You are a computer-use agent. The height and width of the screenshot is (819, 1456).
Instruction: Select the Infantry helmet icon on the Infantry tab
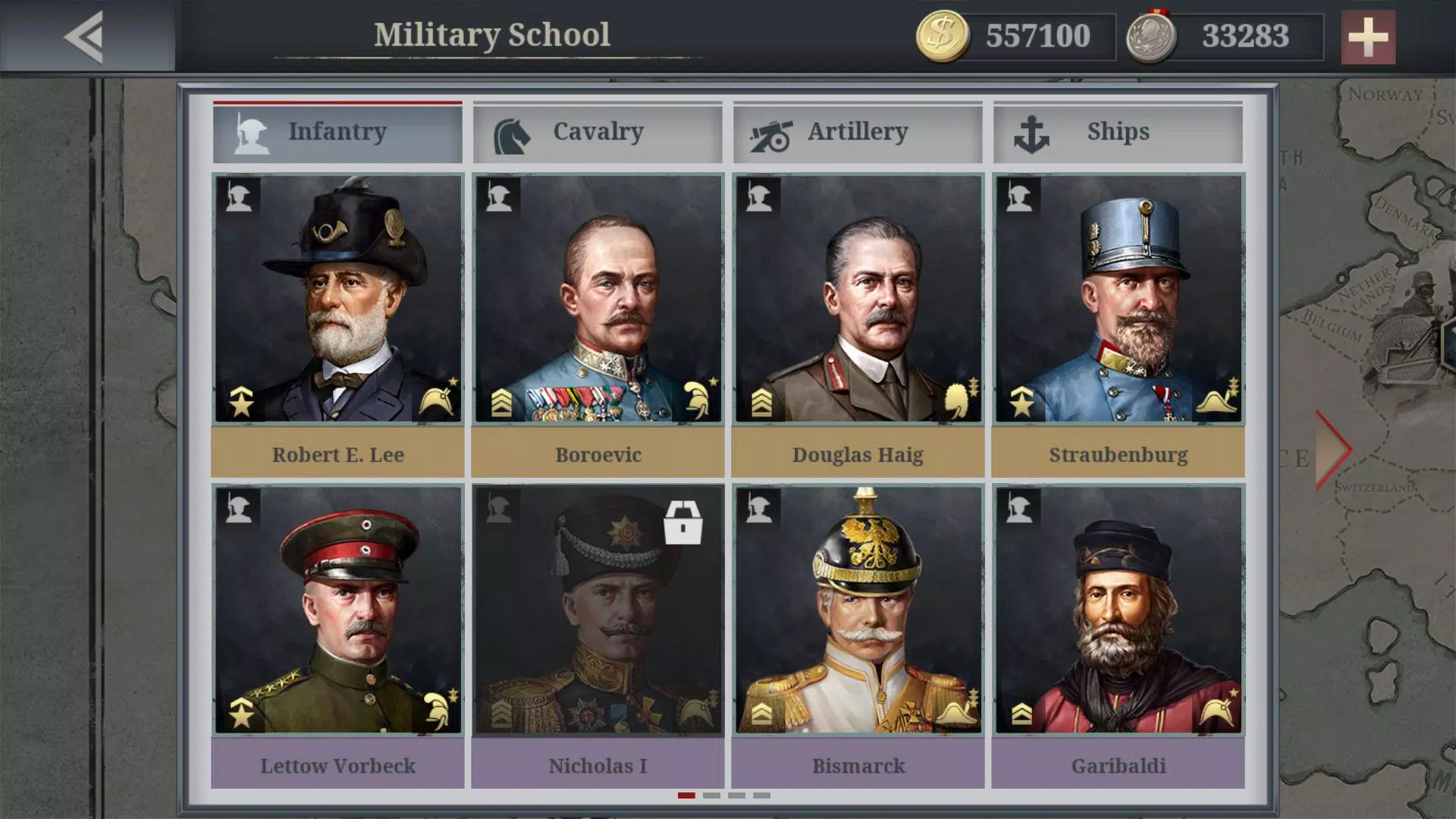coord(250,131)
